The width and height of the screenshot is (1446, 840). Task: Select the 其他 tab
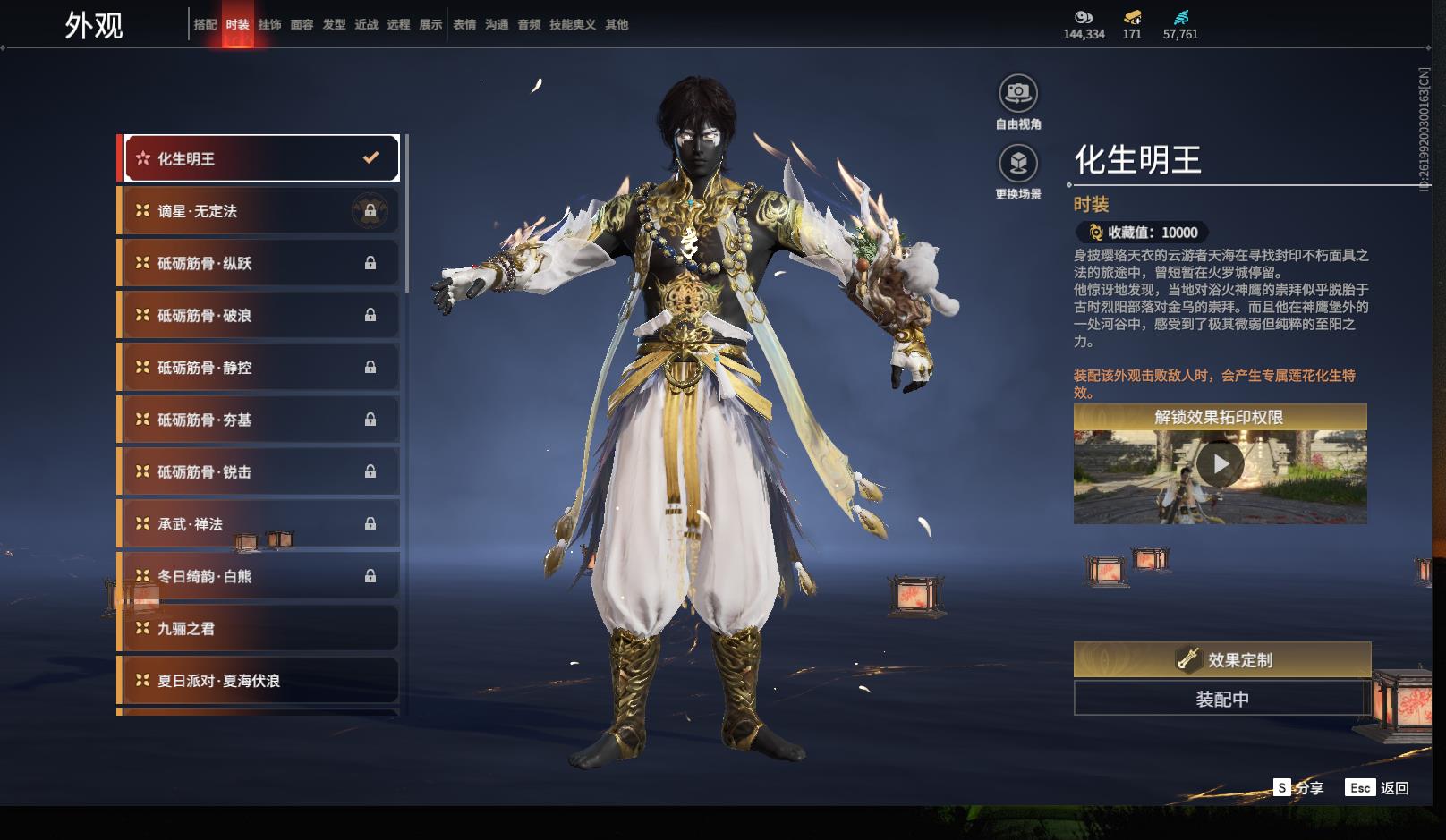point(617,25)
